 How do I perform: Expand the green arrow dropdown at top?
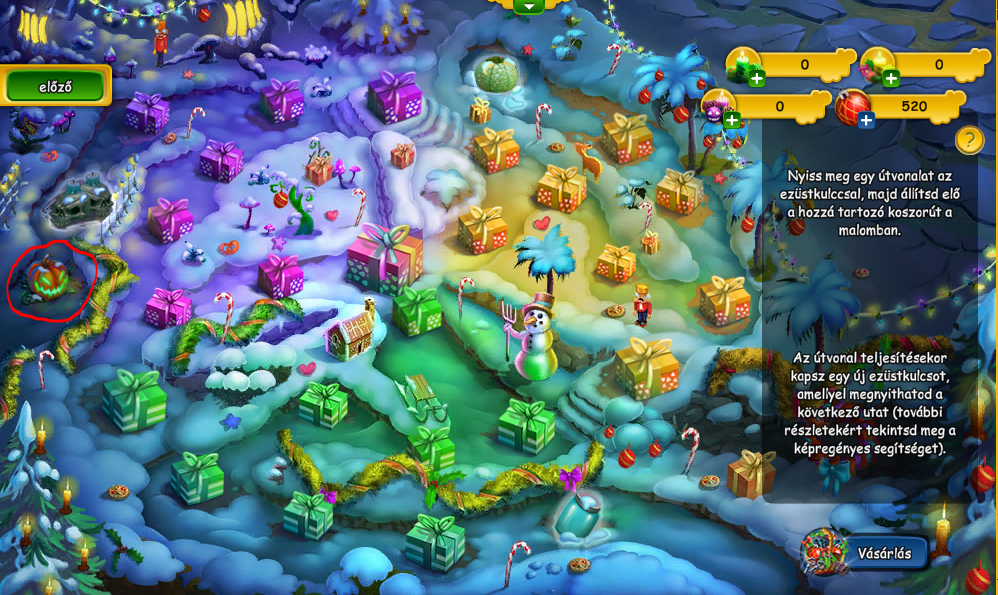pos(528,6)
